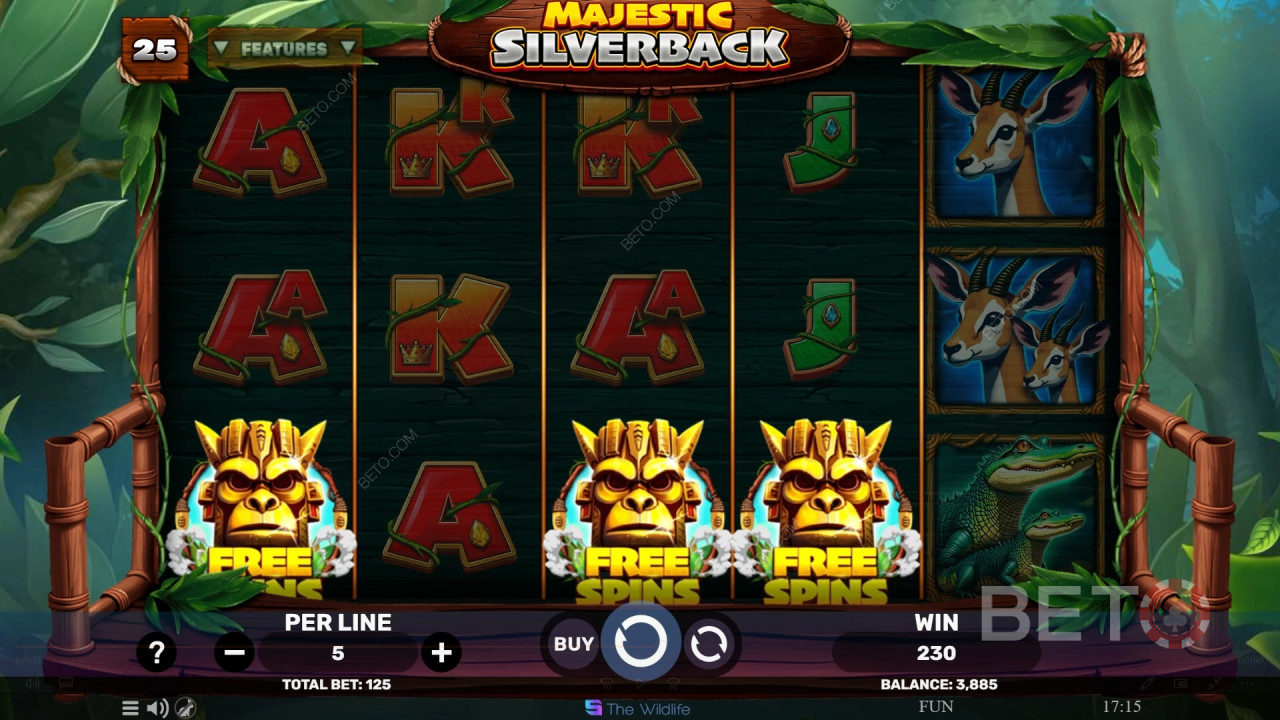This screenshot has width=1280, height=720.
Task: Decrease bet with the minus button
Action: (234, 652)
